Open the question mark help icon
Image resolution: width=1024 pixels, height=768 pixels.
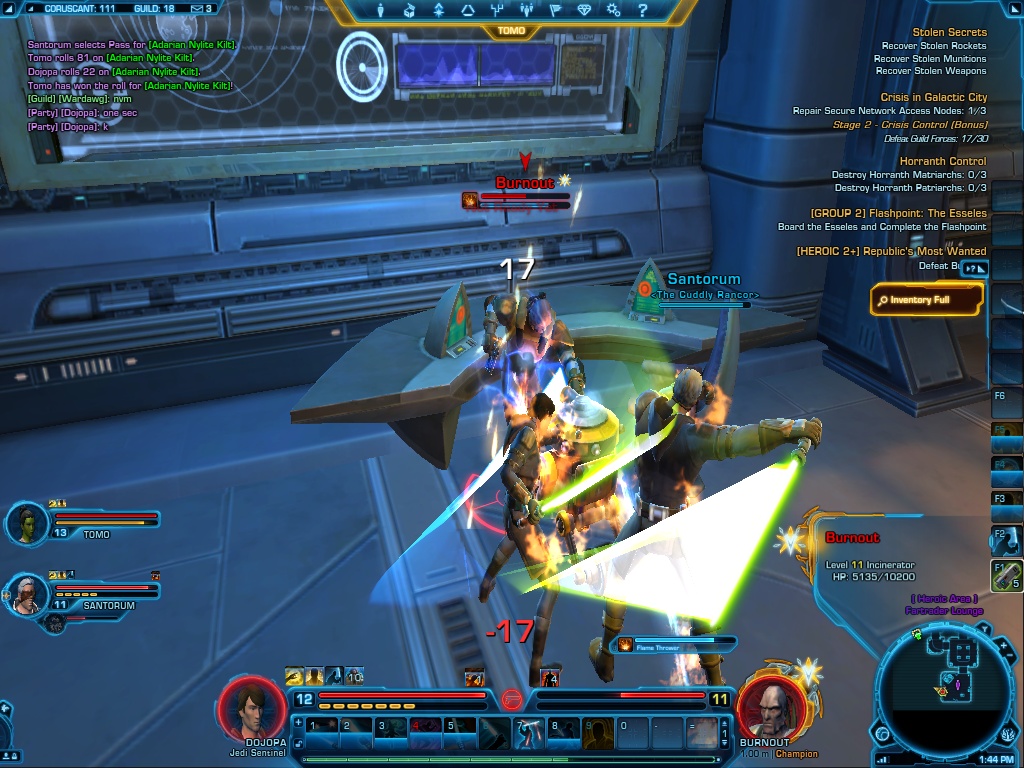pyautogui.click(x=643, y=11)
